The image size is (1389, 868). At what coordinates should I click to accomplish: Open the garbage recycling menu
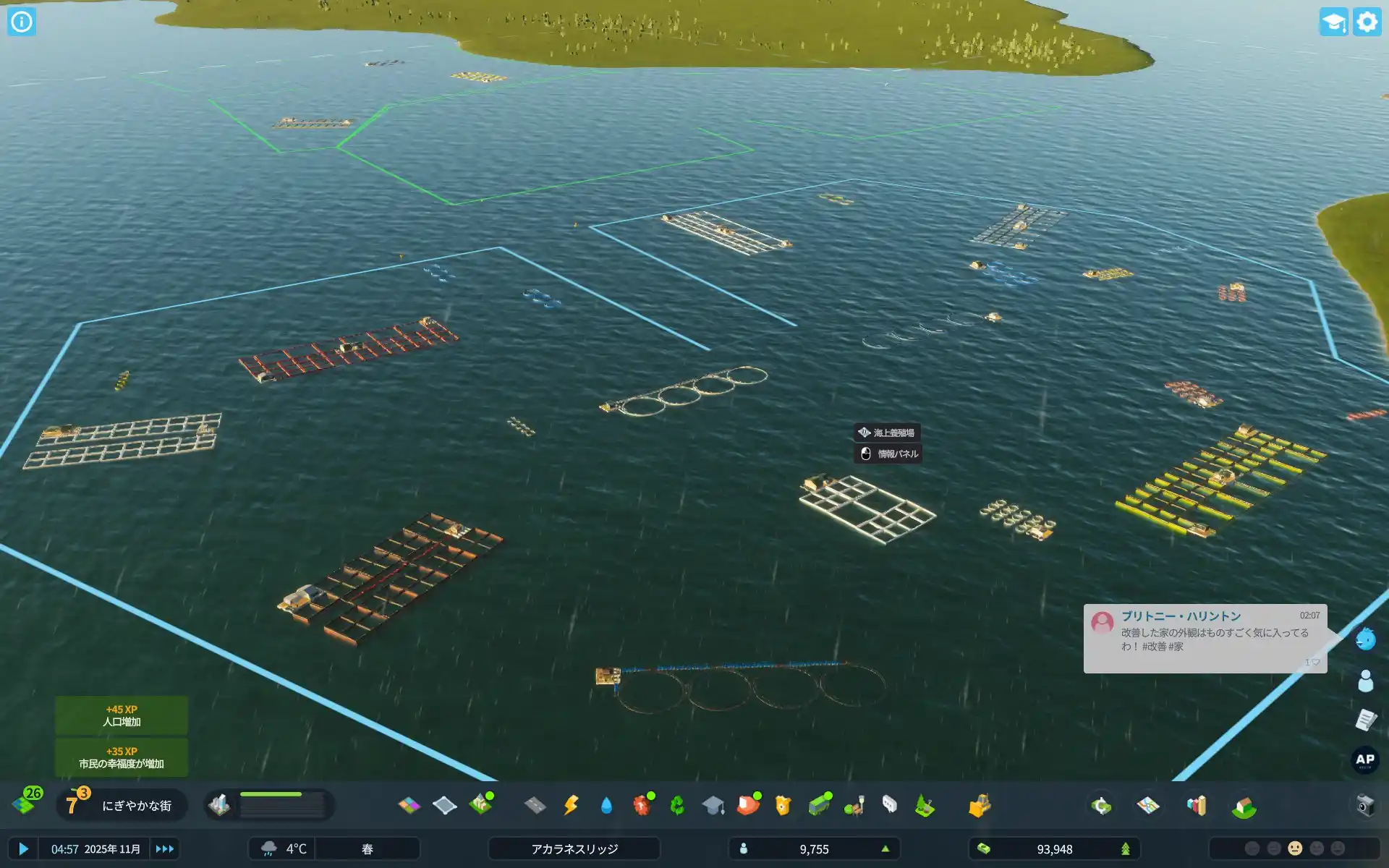[677, 805]
